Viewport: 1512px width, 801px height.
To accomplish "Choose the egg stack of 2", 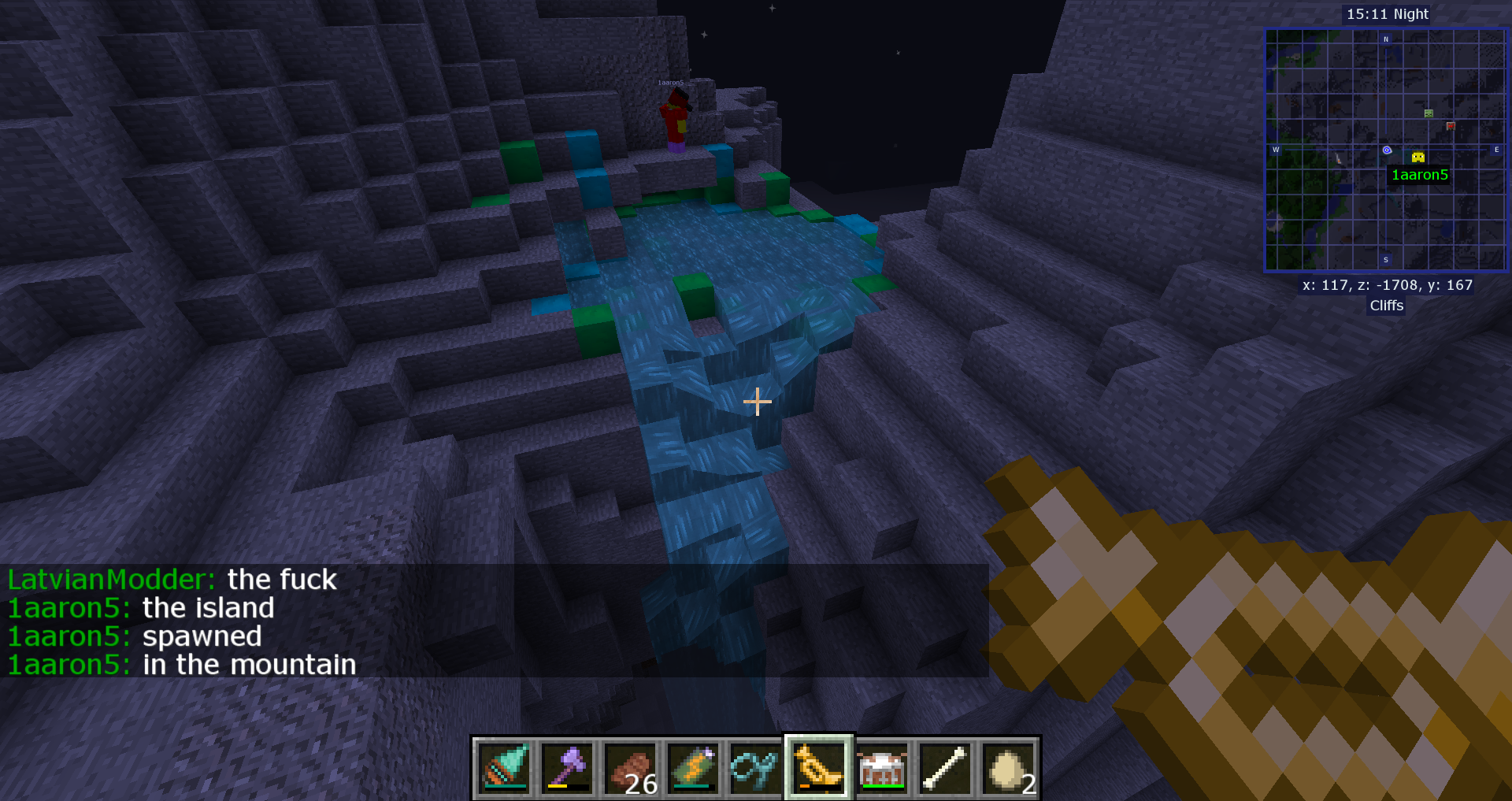I will point(1008,767).
